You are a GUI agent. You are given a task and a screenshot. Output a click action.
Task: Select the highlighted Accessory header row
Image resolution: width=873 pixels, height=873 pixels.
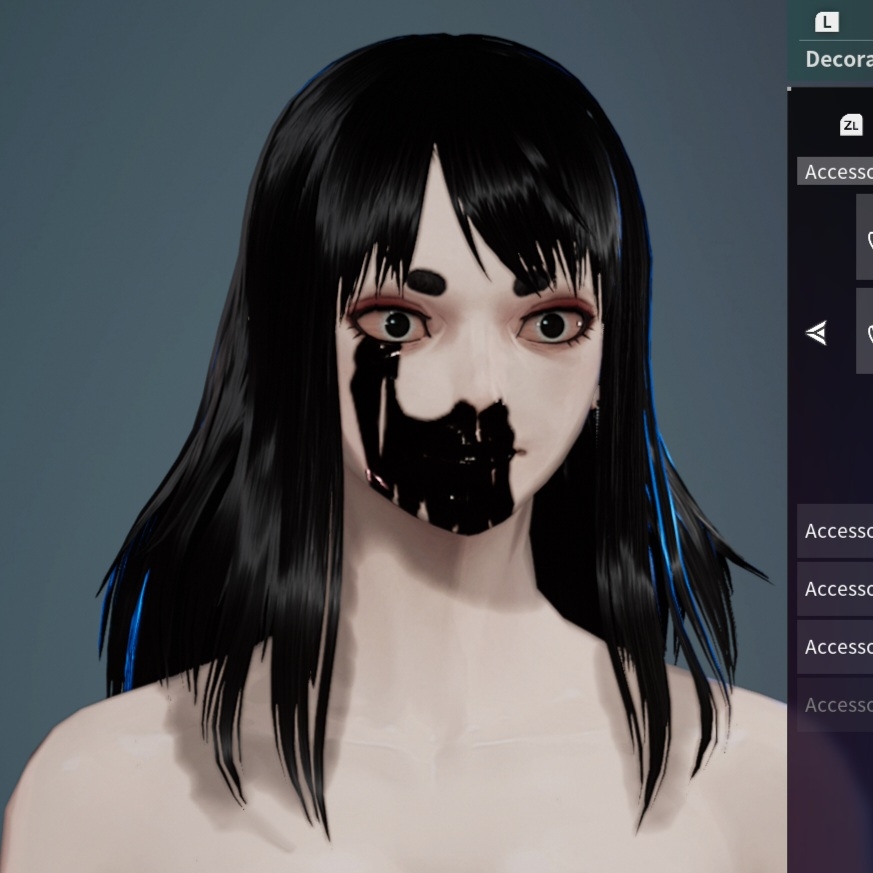pyautogui.click(x=836, y=171)
